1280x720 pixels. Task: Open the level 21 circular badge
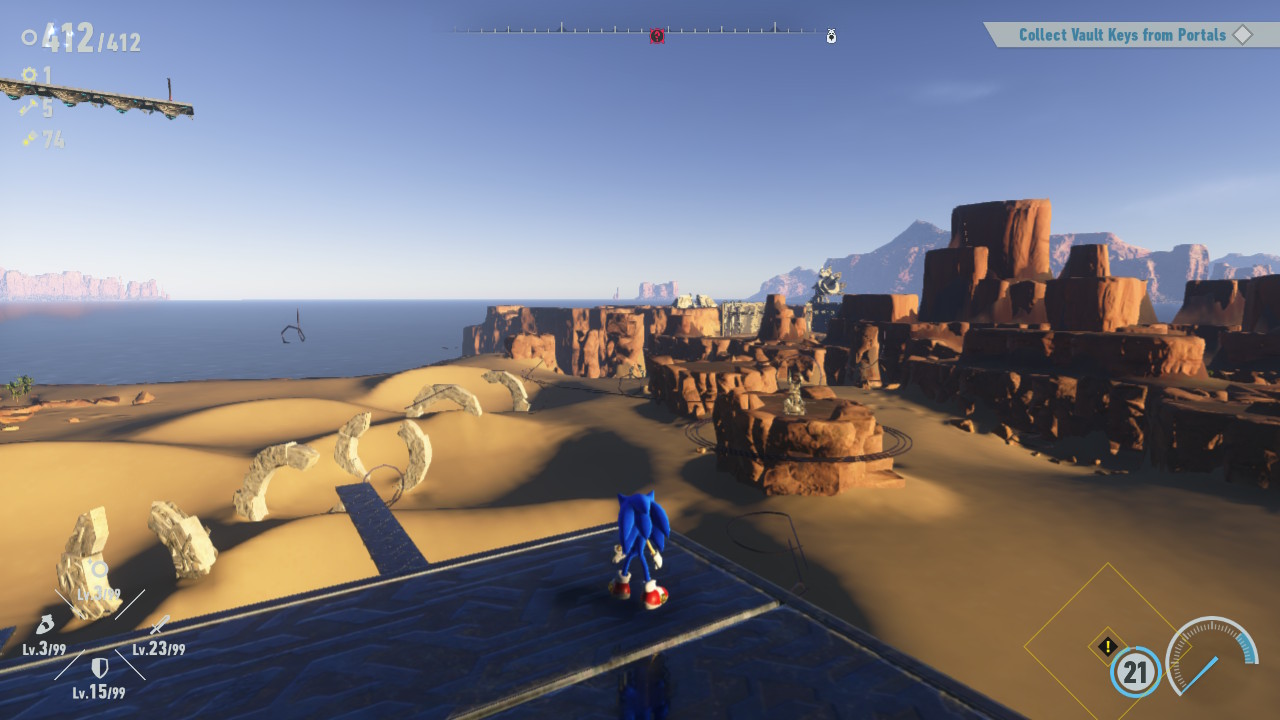point(1136,673)
